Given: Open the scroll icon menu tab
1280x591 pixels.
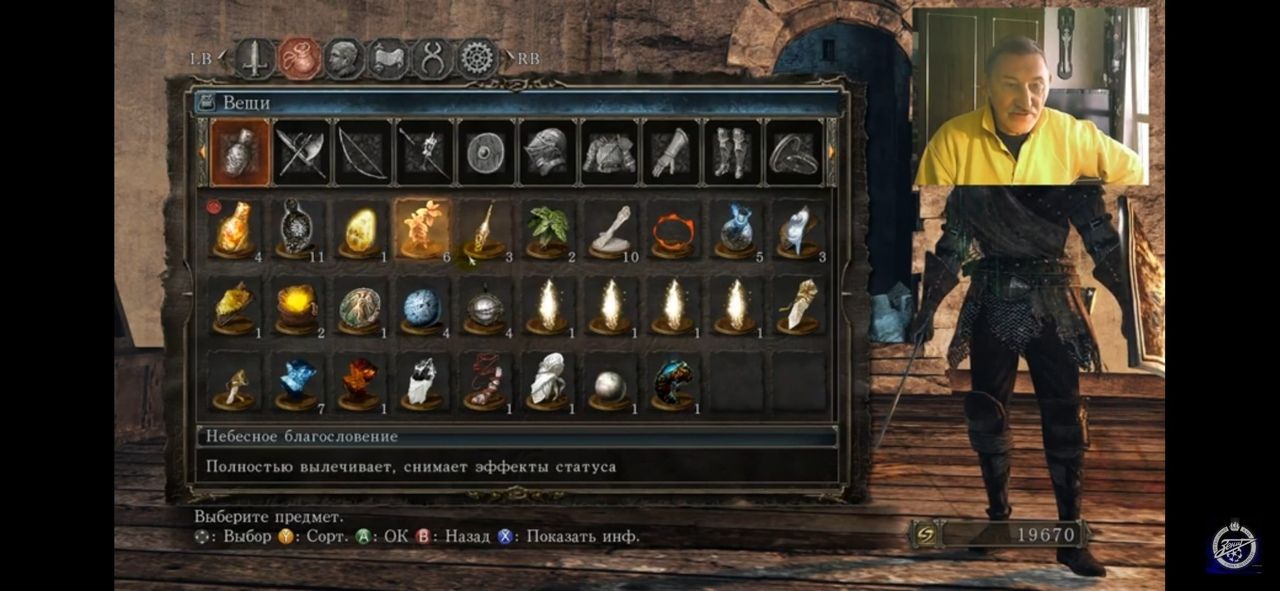Looking at the screenshot, I should coord(388,58).
